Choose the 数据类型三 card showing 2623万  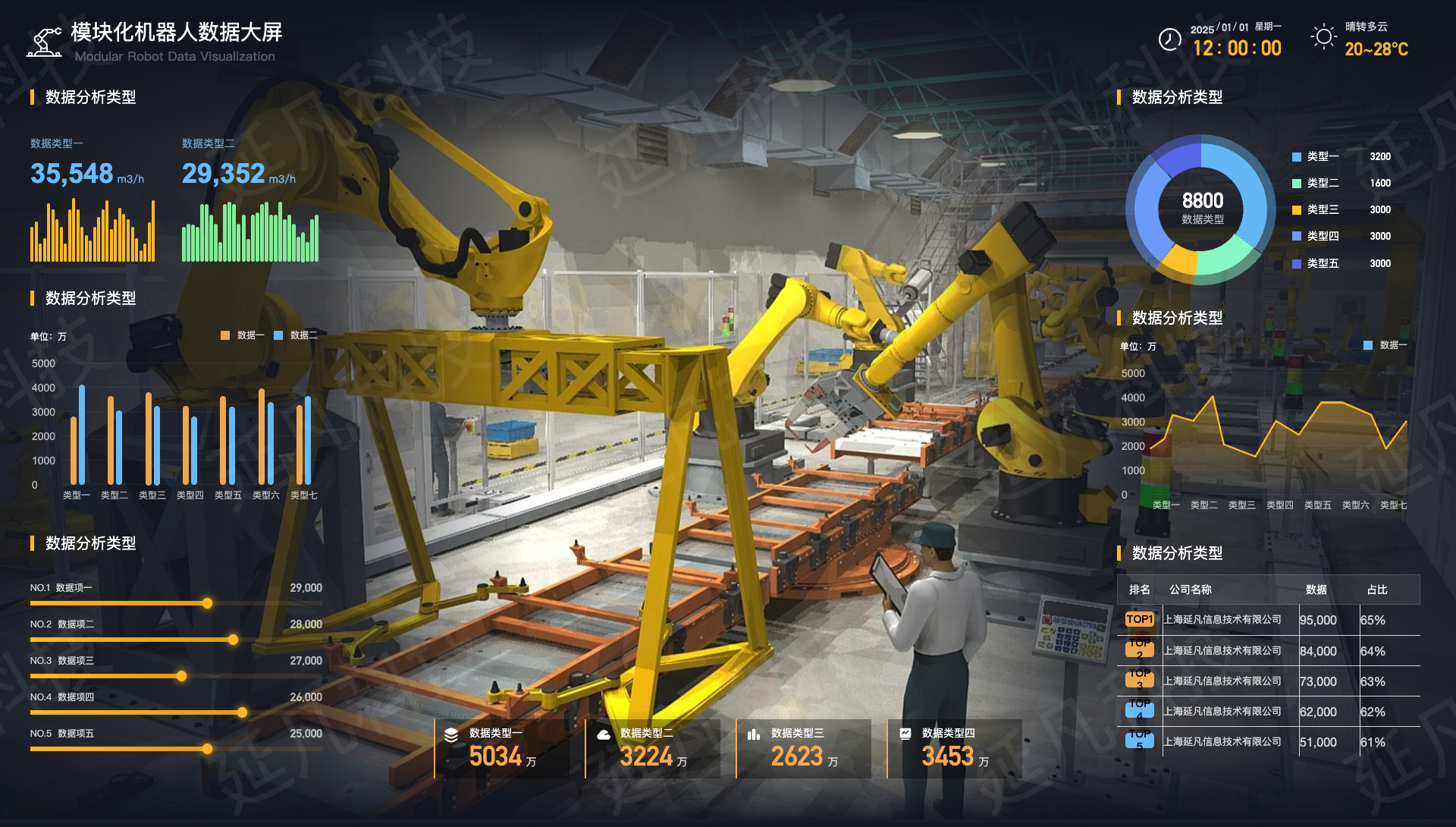pyautogui.click(x=804, y=749)
